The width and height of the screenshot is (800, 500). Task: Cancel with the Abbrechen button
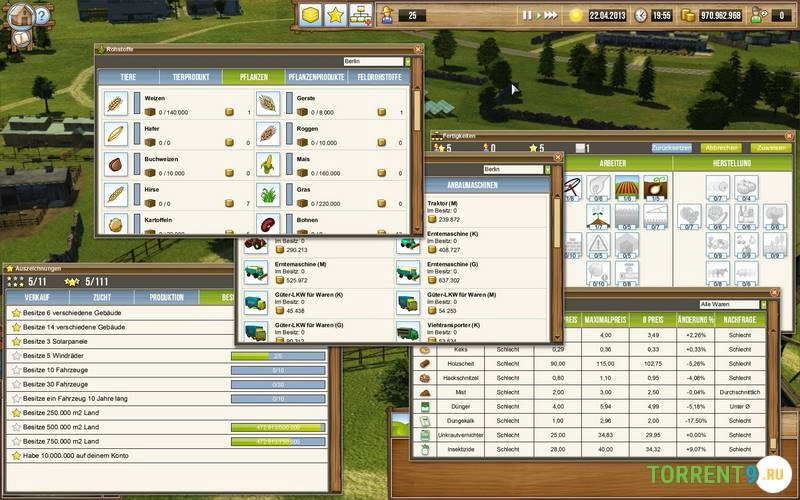[722, 147]
